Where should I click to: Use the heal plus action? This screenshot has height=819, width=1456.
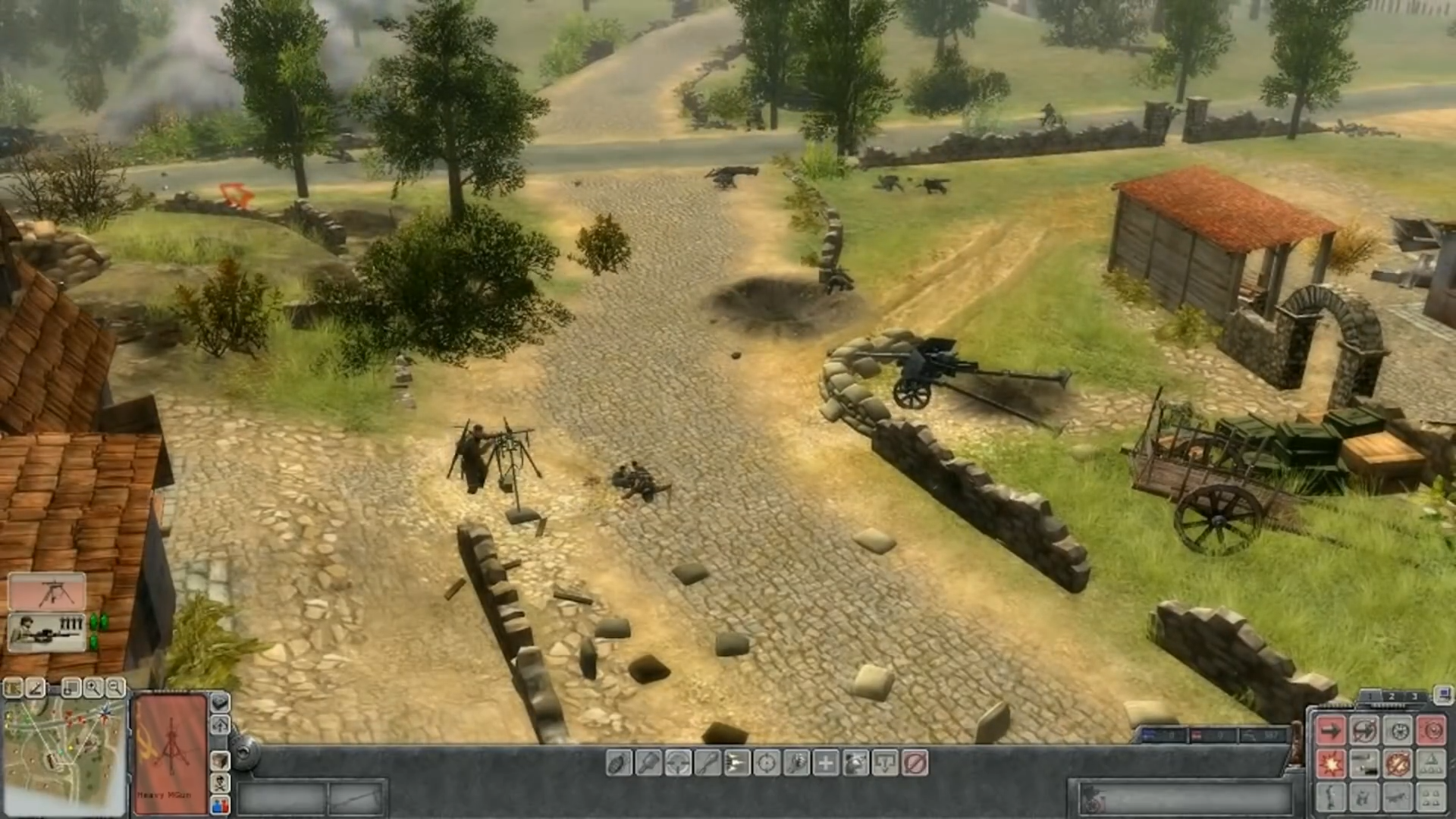tap(826, 763)
